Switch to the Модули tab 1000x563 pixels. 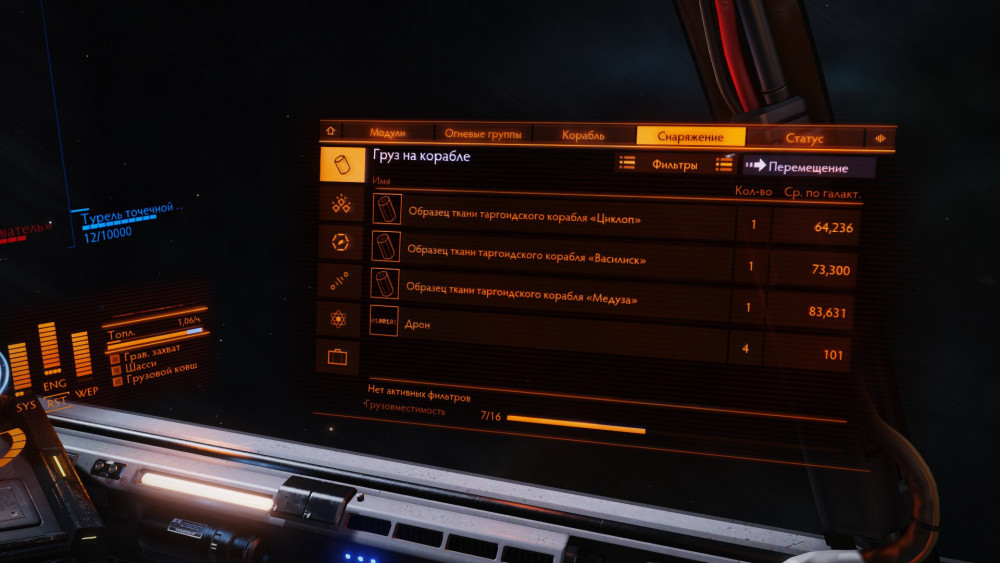click(x=387, y=133)
